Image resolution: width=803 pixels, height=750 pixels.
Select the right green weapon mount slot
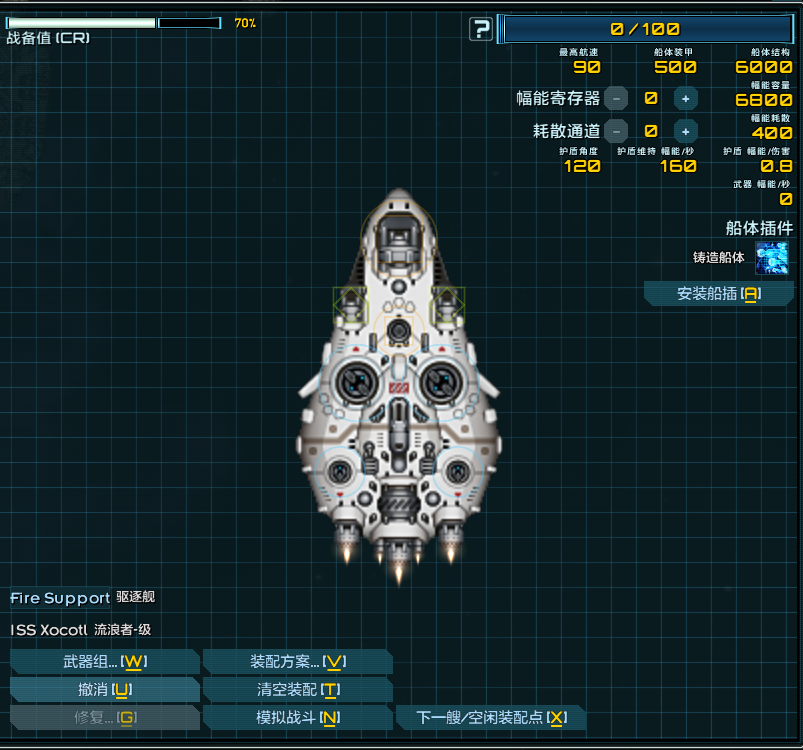pos(447,305)
